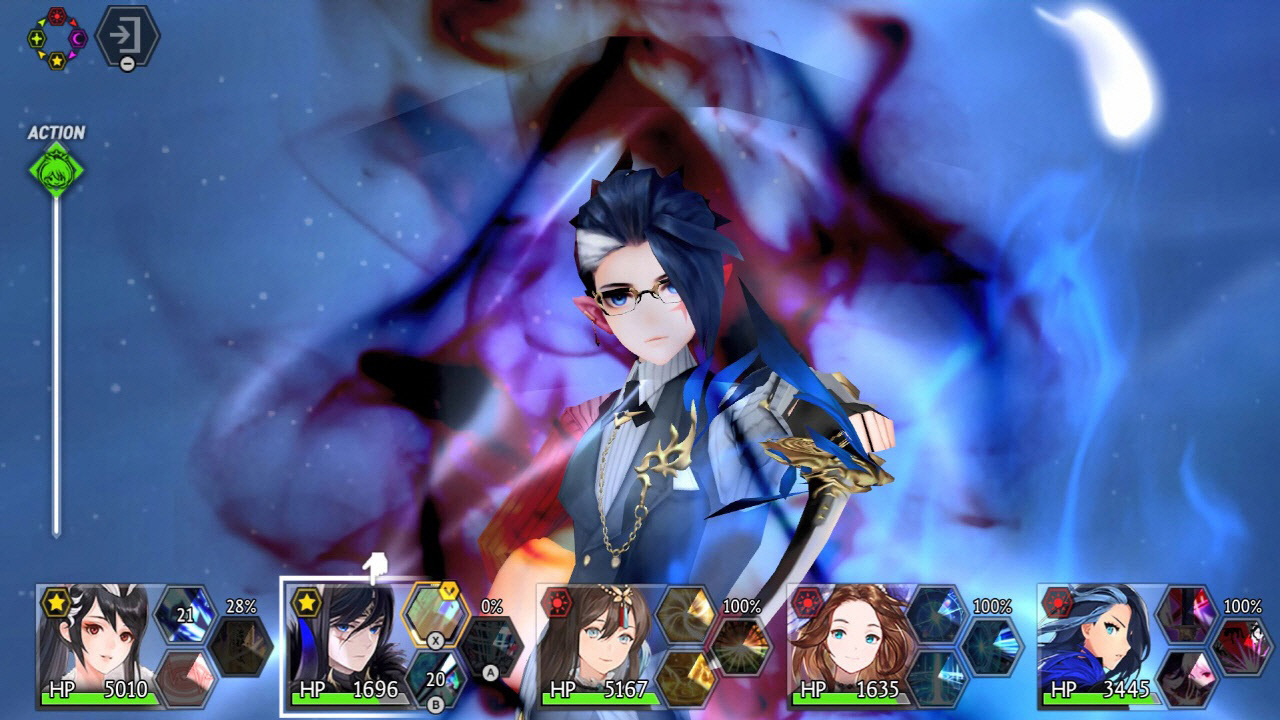Open the A skill hexagon at 0%

point(489,647)
